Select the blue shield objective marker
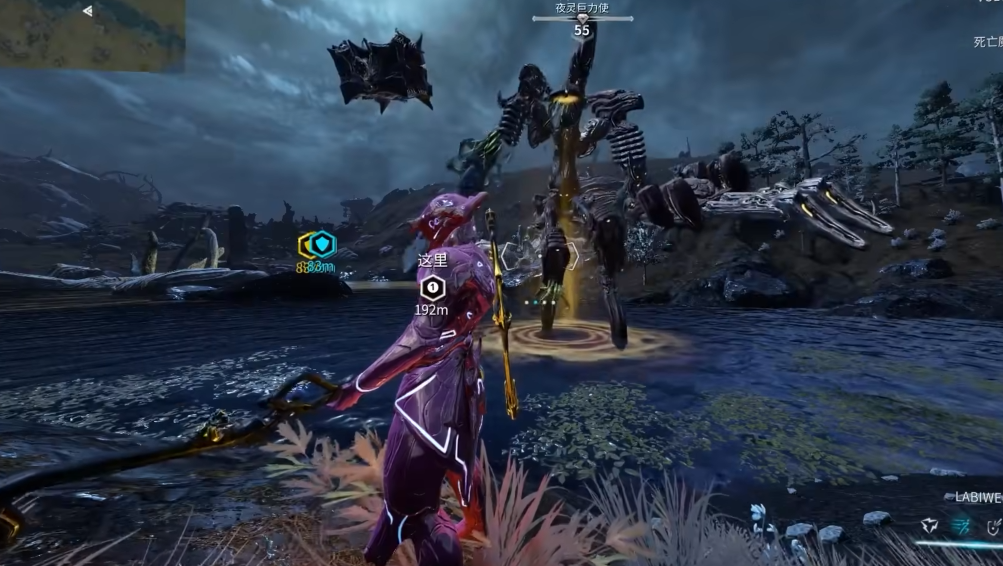 click(321, 244)
